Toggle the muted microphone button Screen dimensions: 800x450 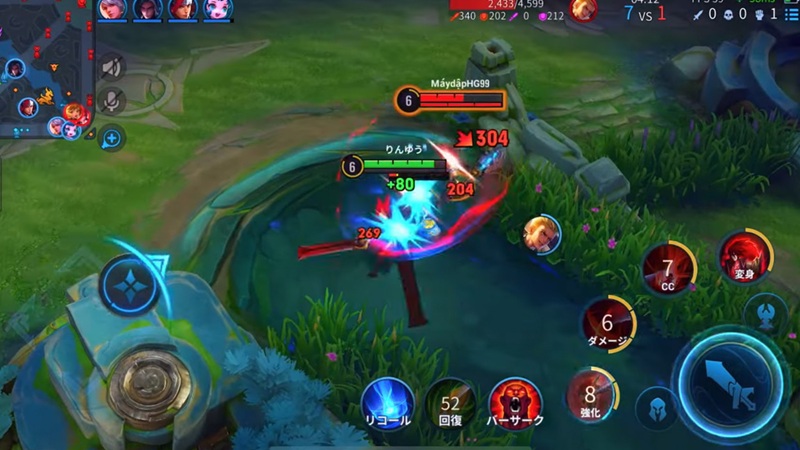pos(112,101)
